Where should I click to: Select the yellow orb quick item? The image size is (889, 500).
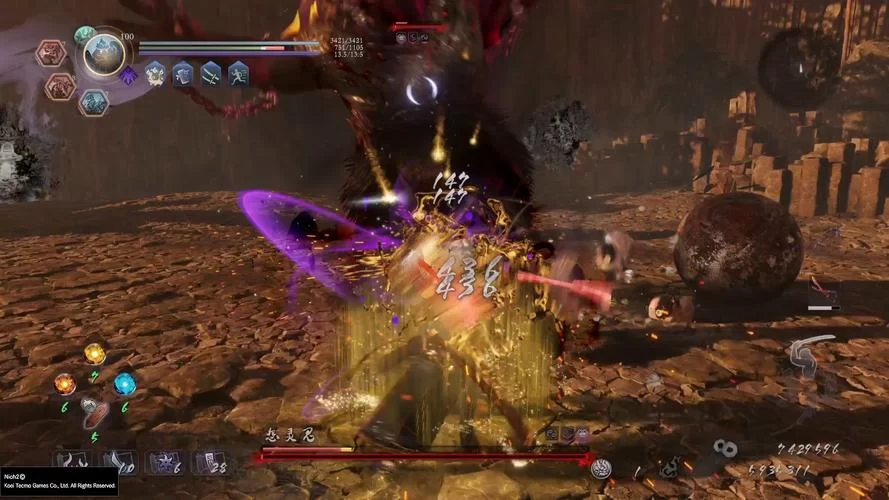pyautogui.click(x=94, y=354)
